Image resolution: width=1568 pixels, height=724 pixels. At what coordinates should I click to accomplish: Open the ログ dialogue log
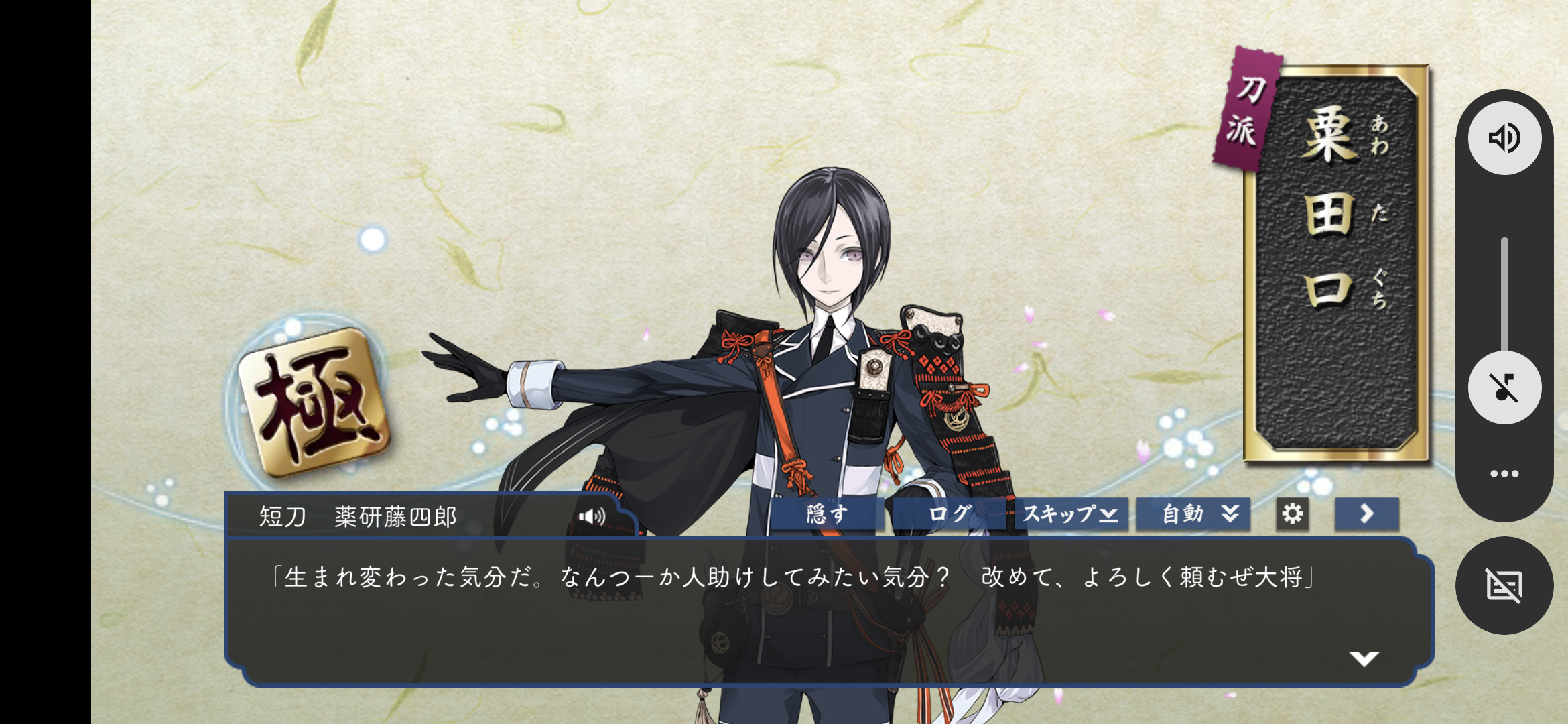point(949,514)
